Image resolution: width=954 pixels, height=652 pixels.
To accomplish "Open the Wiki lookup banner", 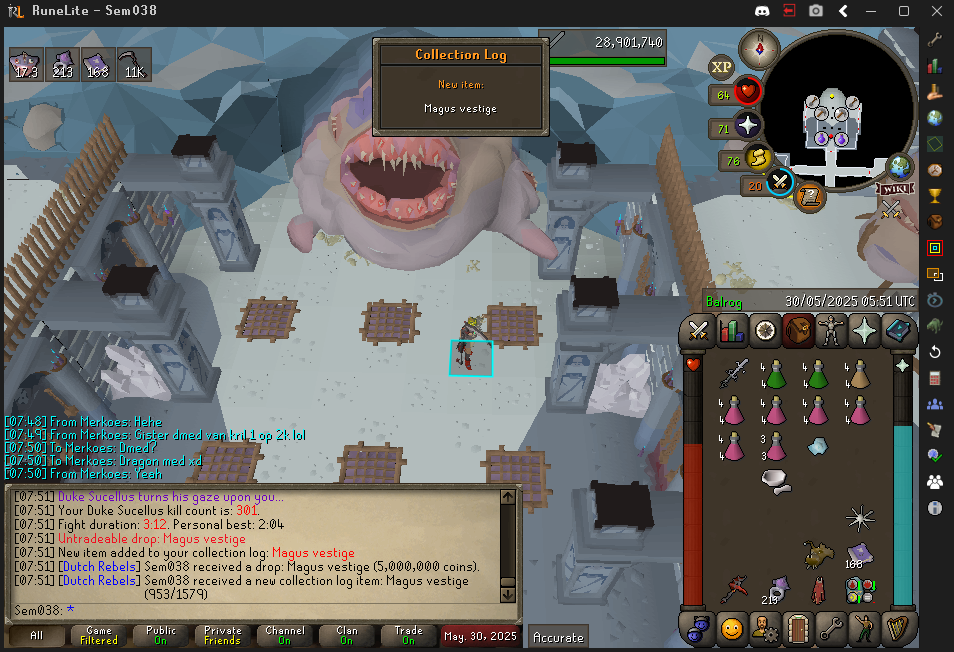I will [x=896, y=189].
